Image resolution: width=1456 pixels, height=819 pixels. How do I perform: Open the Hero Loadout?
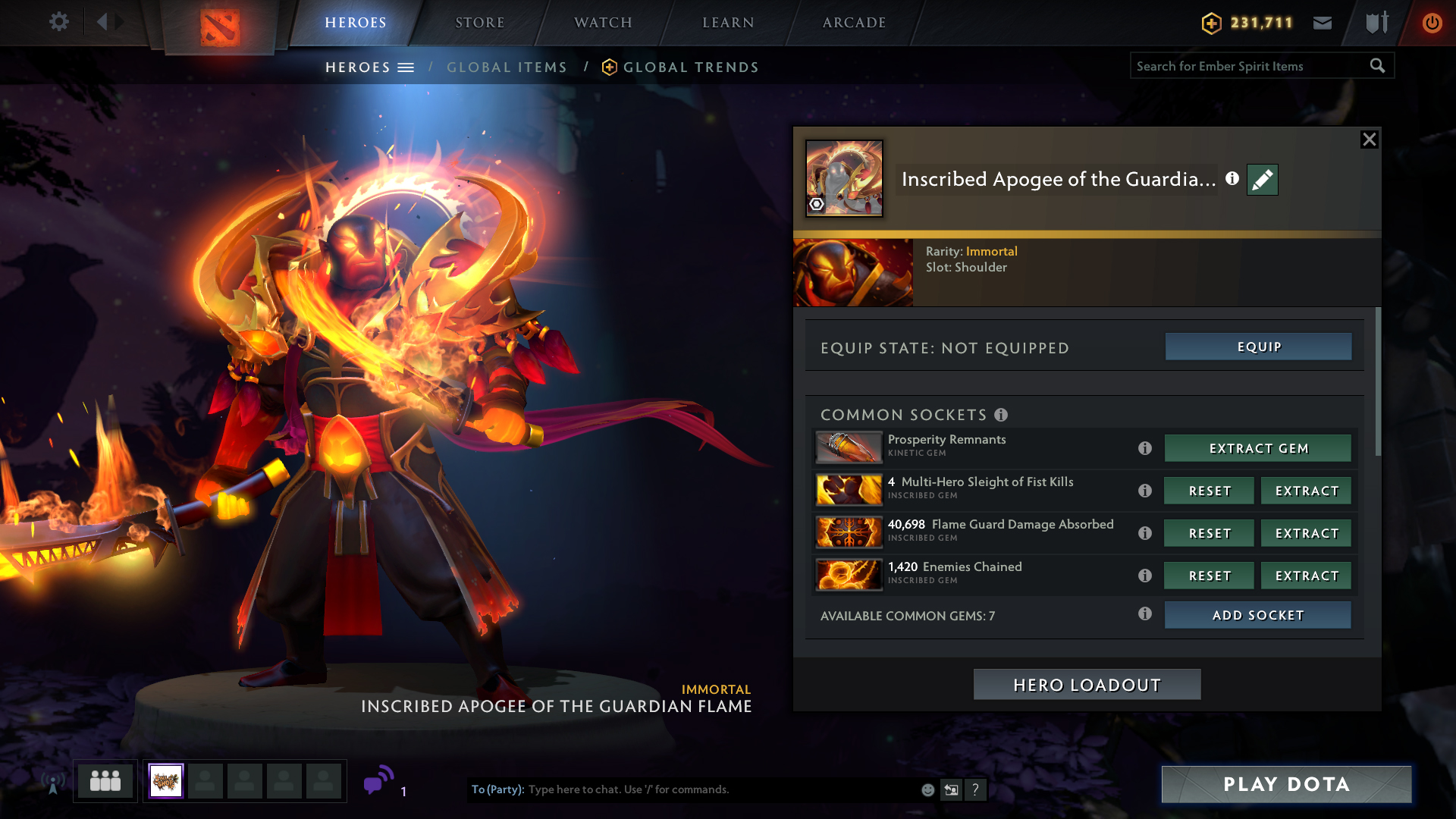pos(1087,685)
